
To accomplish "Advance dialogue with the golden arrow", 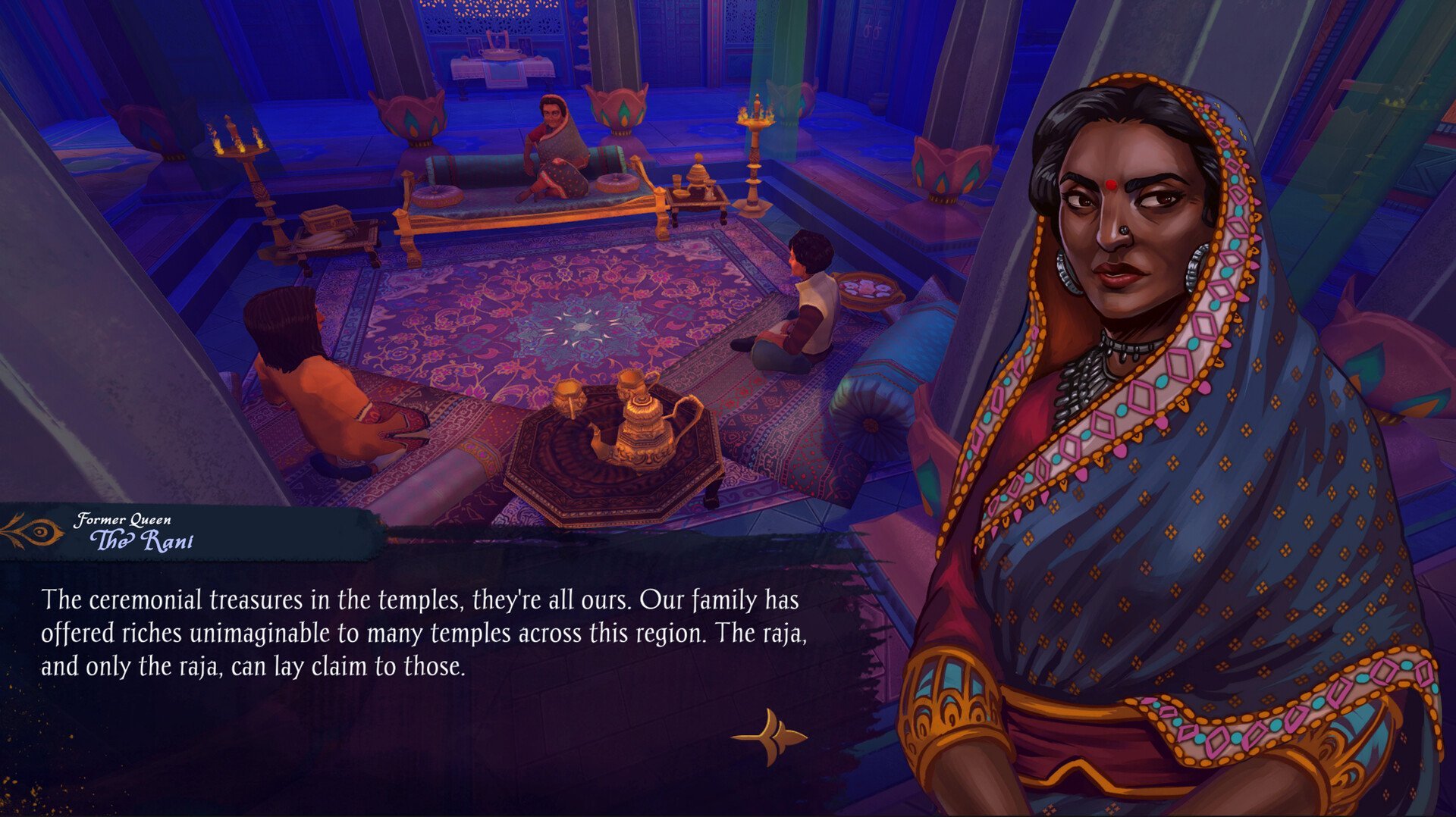I will pos(770,736).
